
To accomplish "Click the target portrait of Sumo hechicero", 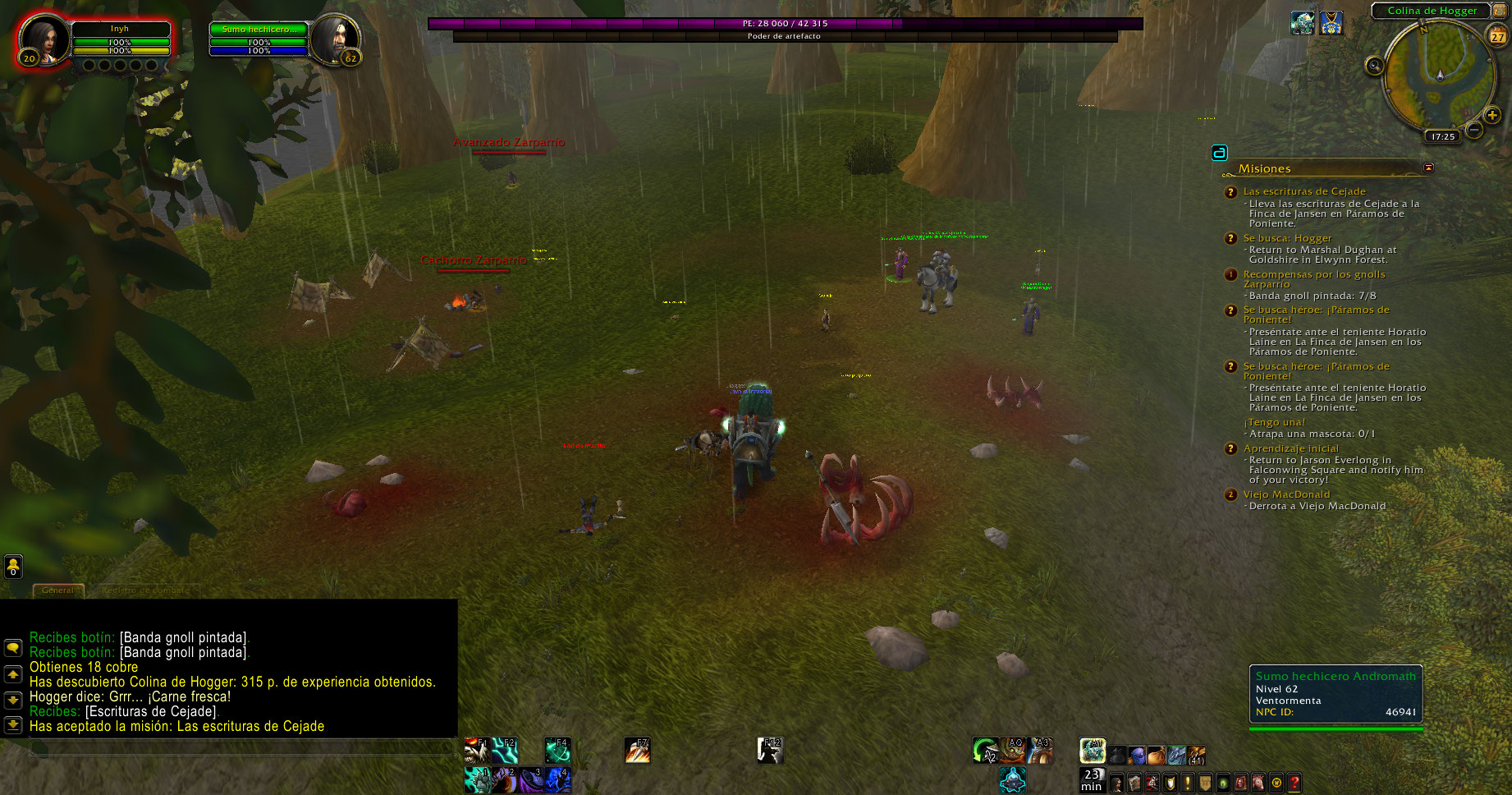I will (x=335, y=39).
